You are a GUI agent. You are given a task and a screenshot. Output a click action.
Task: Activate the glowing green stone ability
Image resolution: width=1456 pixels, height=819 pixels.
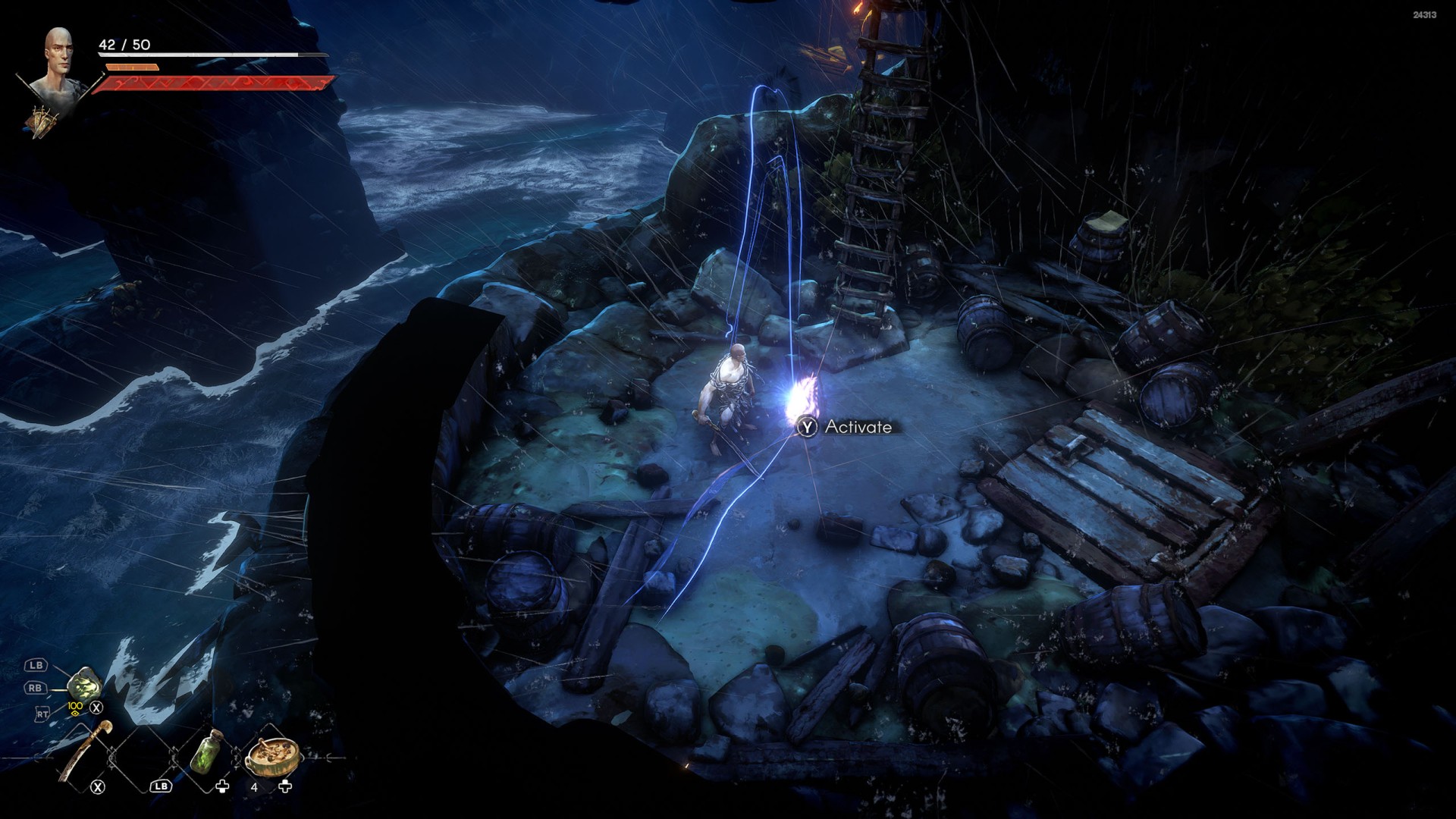(x=84, y=685)
